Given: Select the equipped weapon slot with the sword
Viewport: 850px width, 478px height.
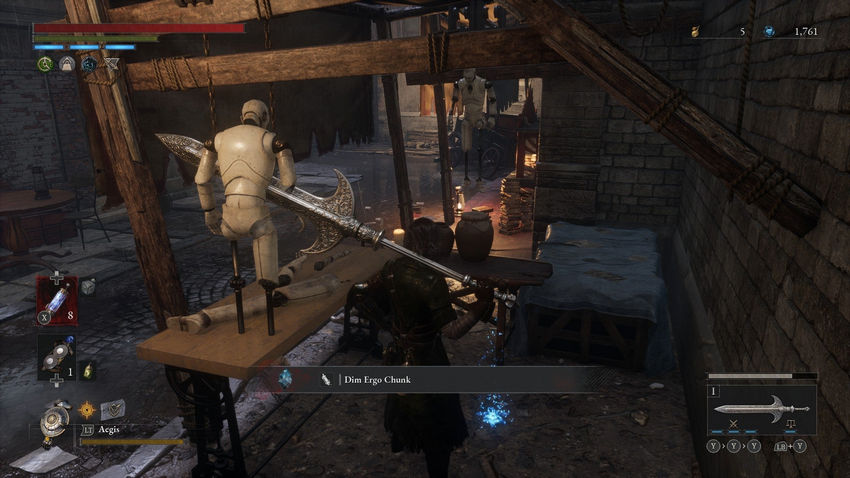Looking at the screenshot, I should (x=761, y=407).
